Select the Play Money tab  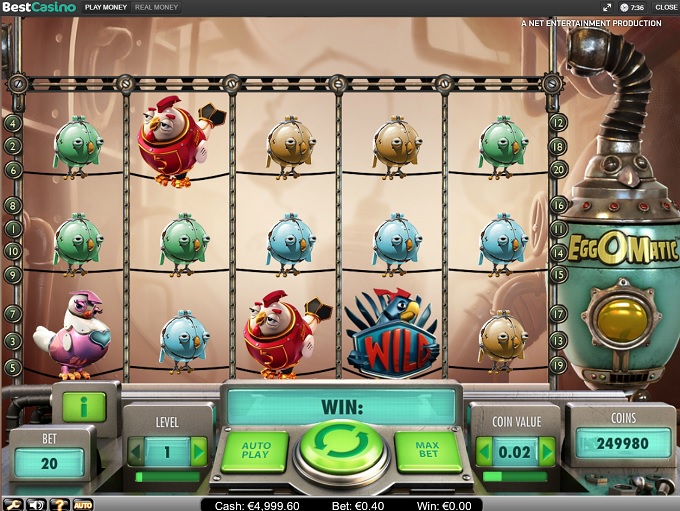coord(105,7)
